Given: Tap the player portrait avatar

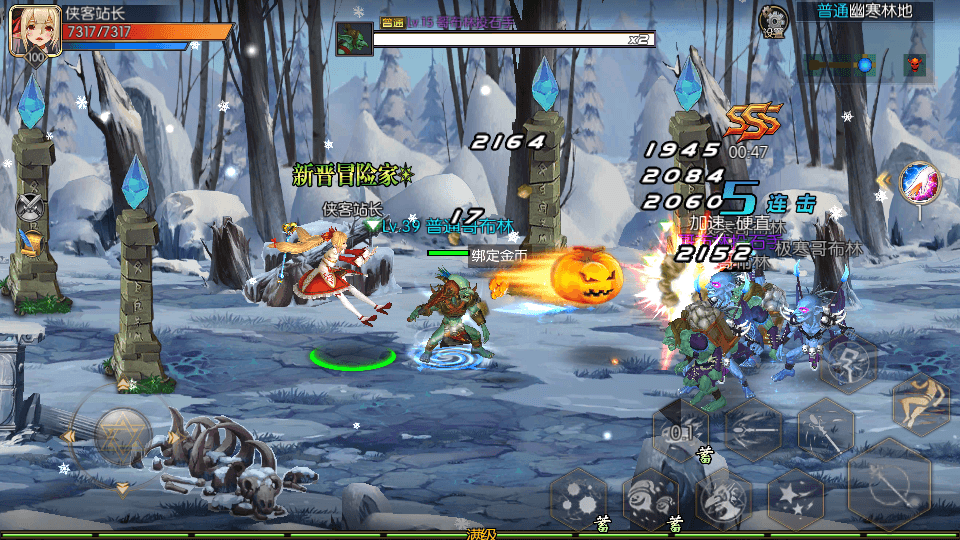Looking at the screenshot, I should (x=31, y=31).
